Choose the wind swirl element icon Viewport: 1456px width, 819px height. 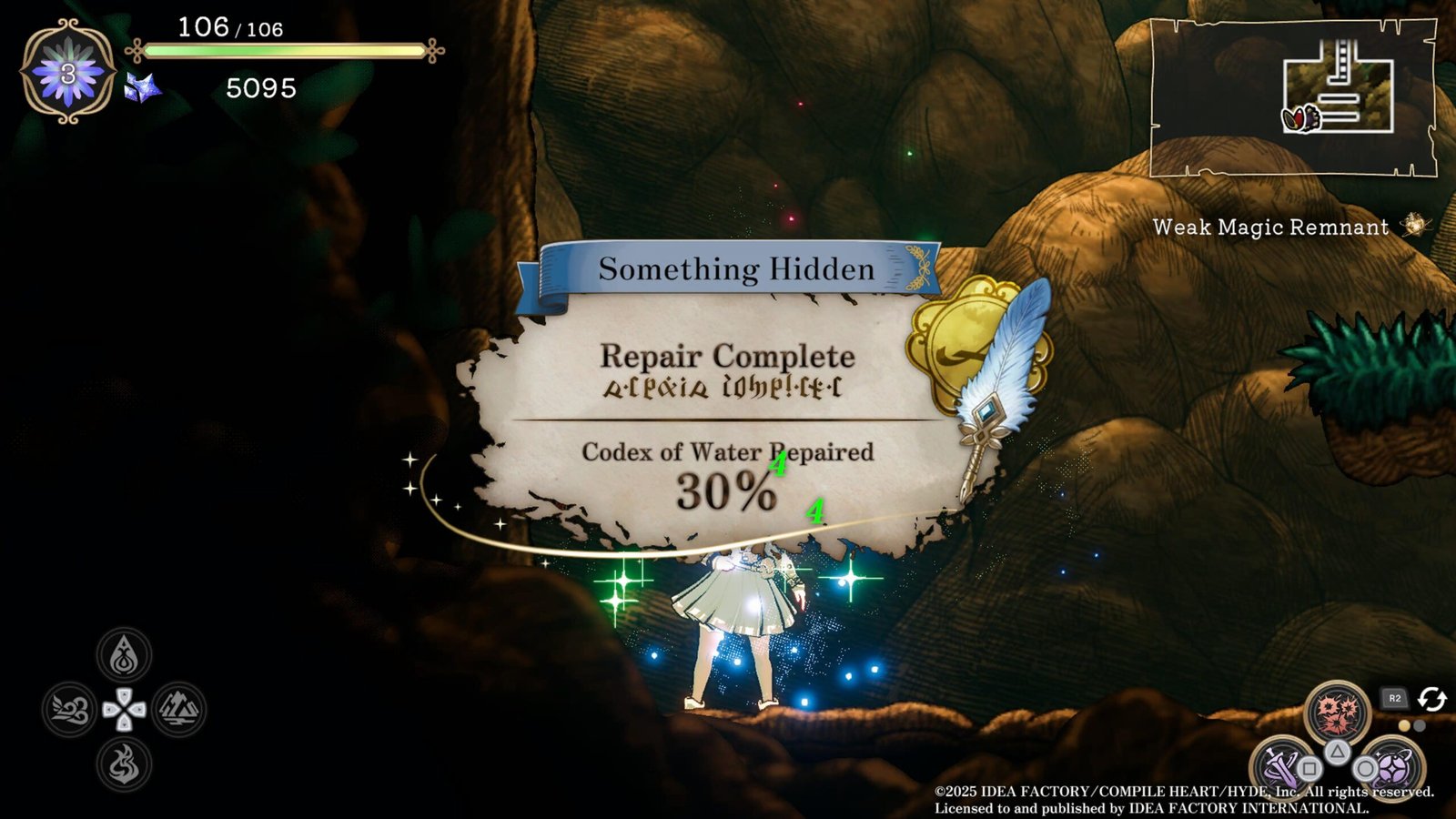coord(70,710)
